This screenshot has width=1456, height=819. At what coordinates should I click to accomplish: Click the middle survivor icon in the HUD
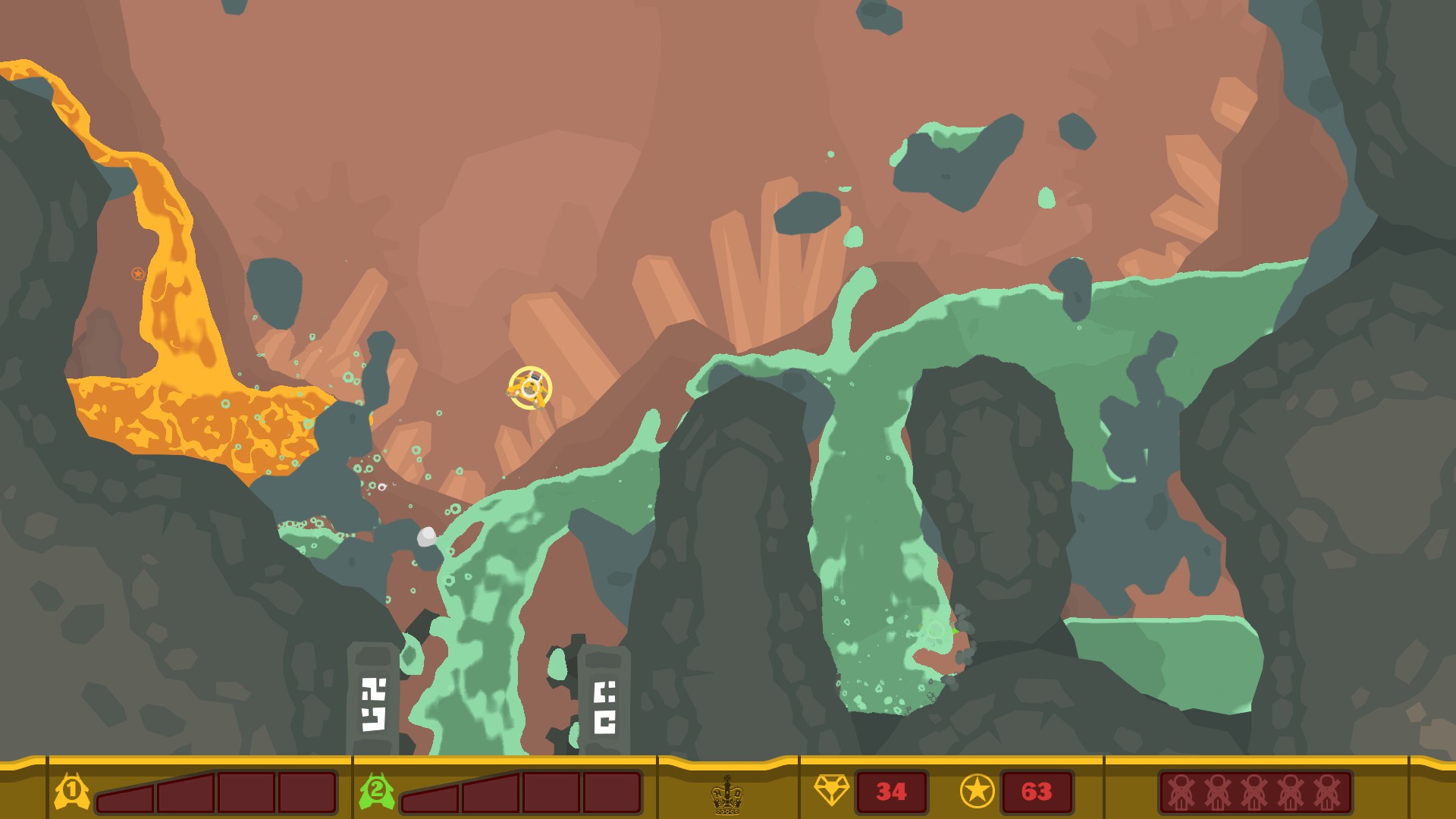pos(1254,792)
